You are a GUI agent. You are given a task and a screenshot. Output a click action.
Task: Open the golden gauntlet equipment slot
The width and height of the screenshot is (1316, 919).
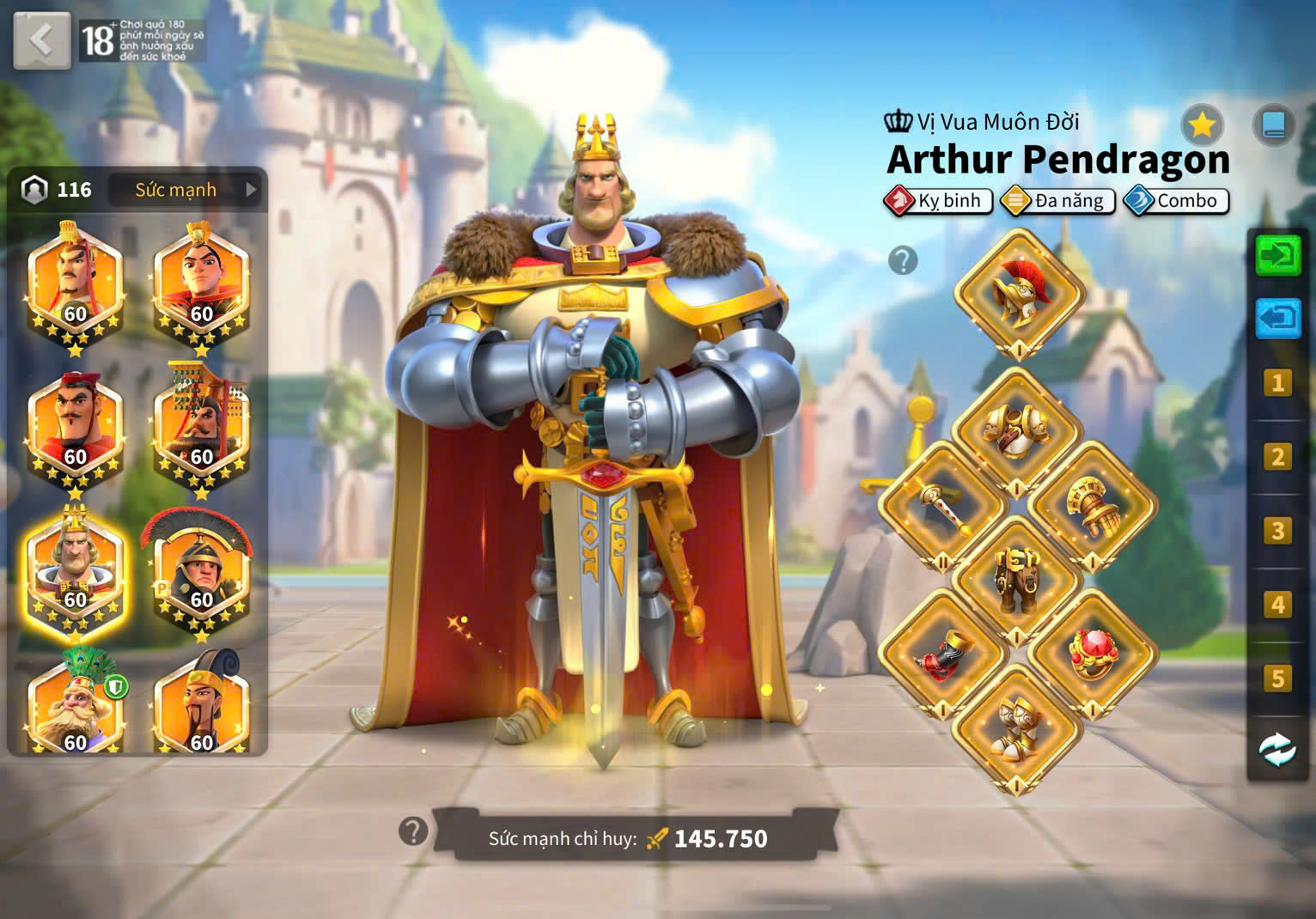click(x=1092, y=507)
